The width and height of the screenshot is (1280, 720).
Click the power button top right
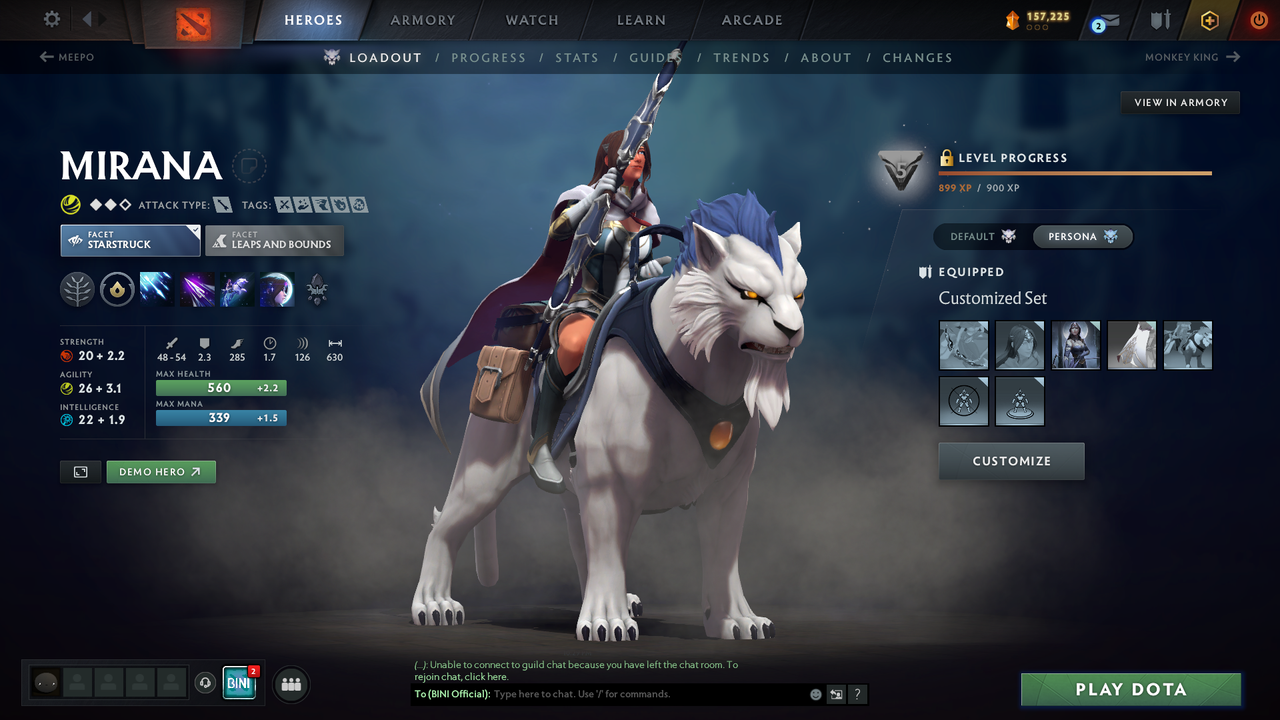coord(1257,19)
